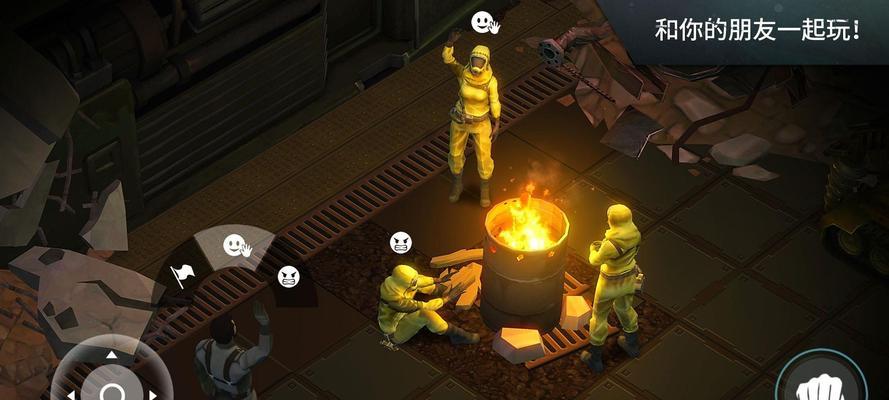Choose the waving smiley emote on the wheel

click(236, 245)
